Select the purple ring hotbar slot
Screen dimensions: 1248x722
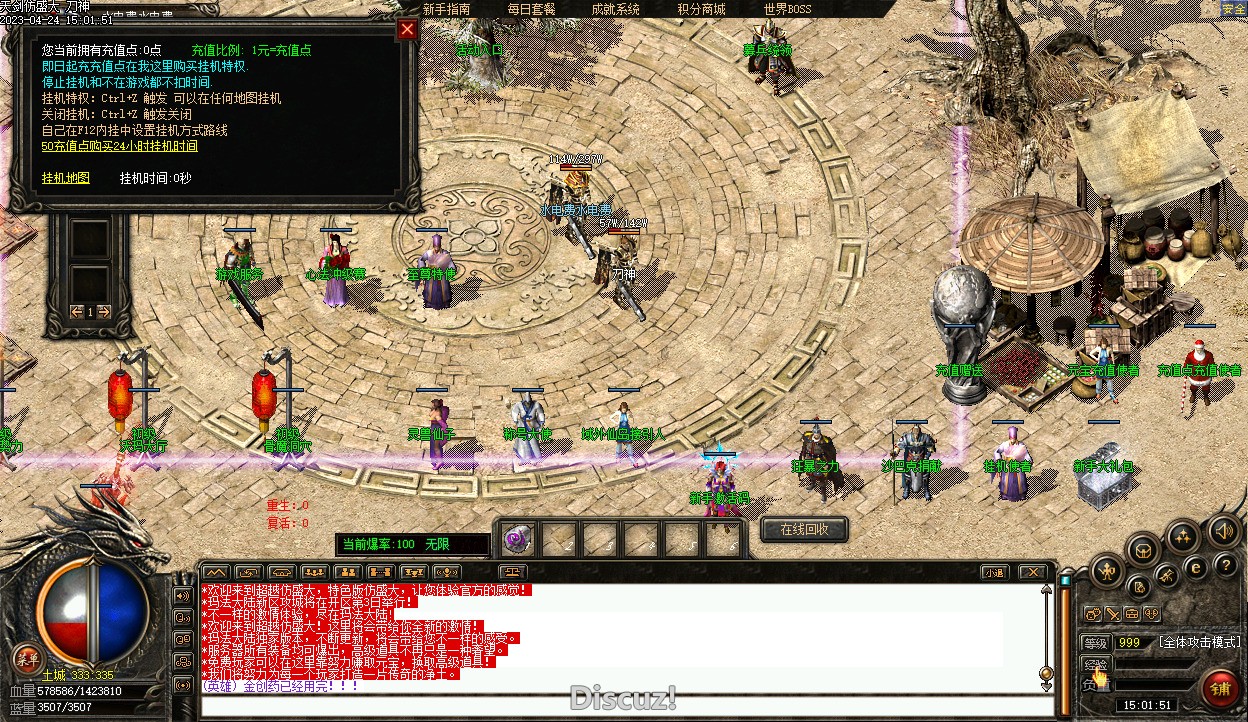[518, 539]
